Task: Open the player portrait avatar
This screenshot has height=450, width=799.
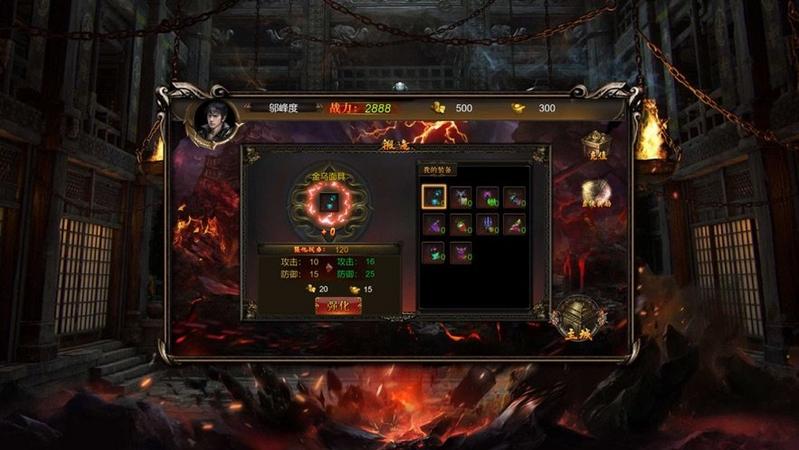Action: (213, 117)
